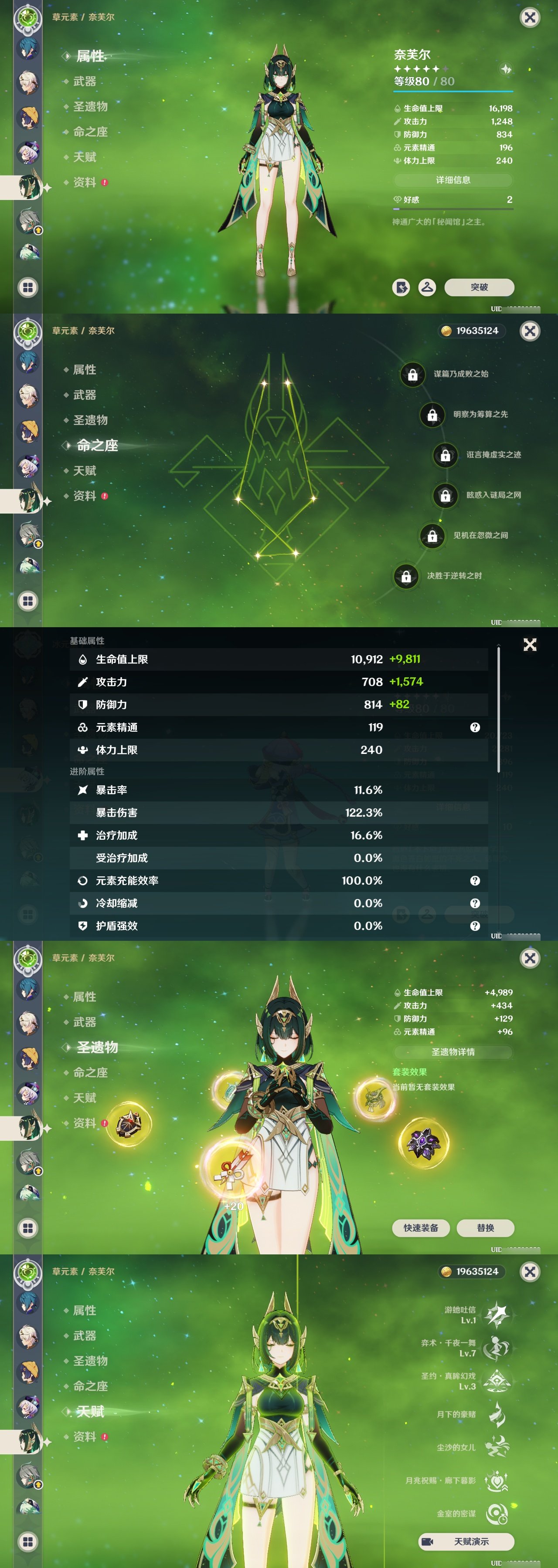Click the 替换 button to swap artifacts
The height and width of the screenshot is (1568, 558).
pyautogui.click(x=486, y=1228)
